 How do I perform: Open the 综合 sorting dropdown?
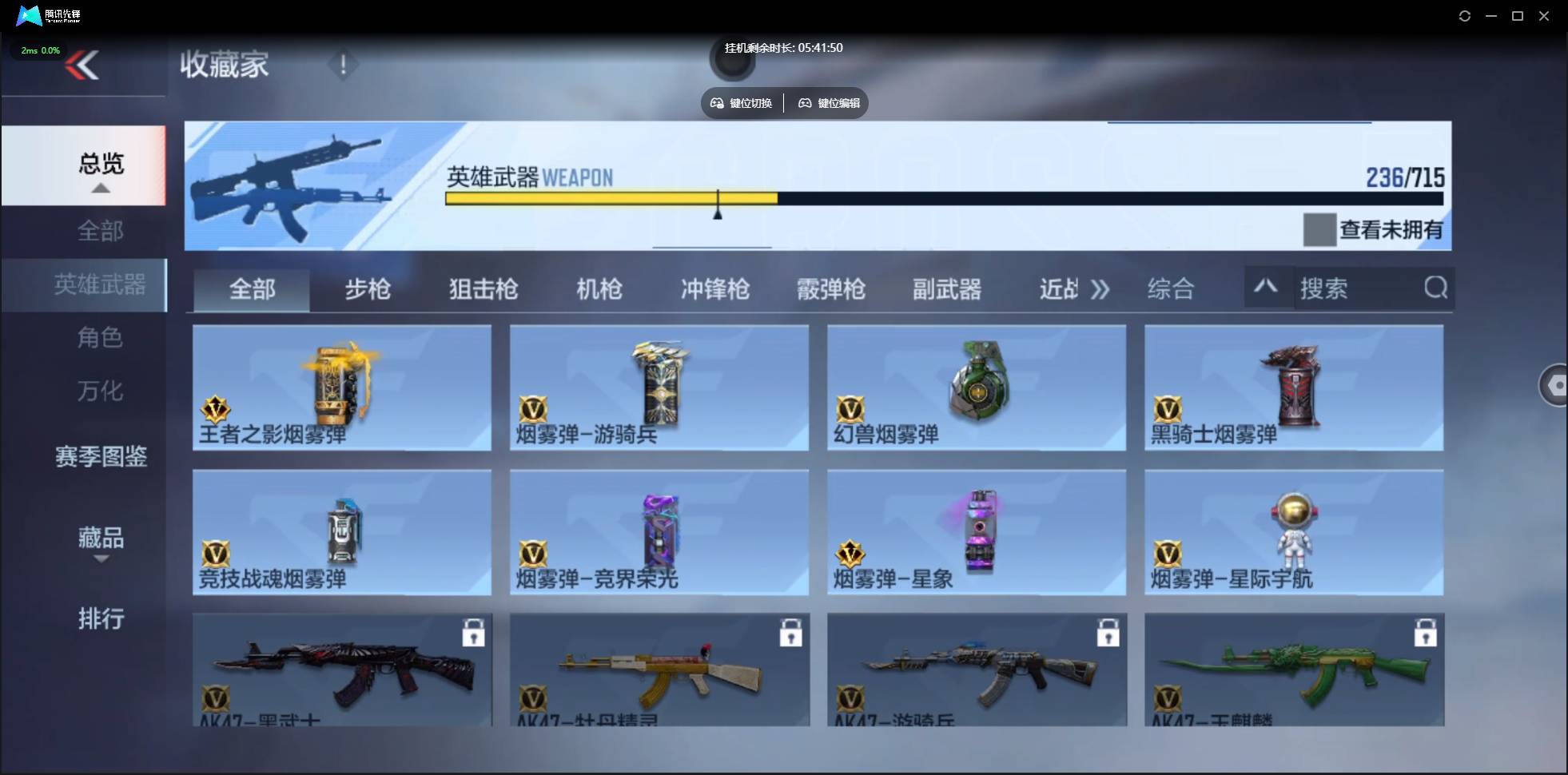[1170, 288]
